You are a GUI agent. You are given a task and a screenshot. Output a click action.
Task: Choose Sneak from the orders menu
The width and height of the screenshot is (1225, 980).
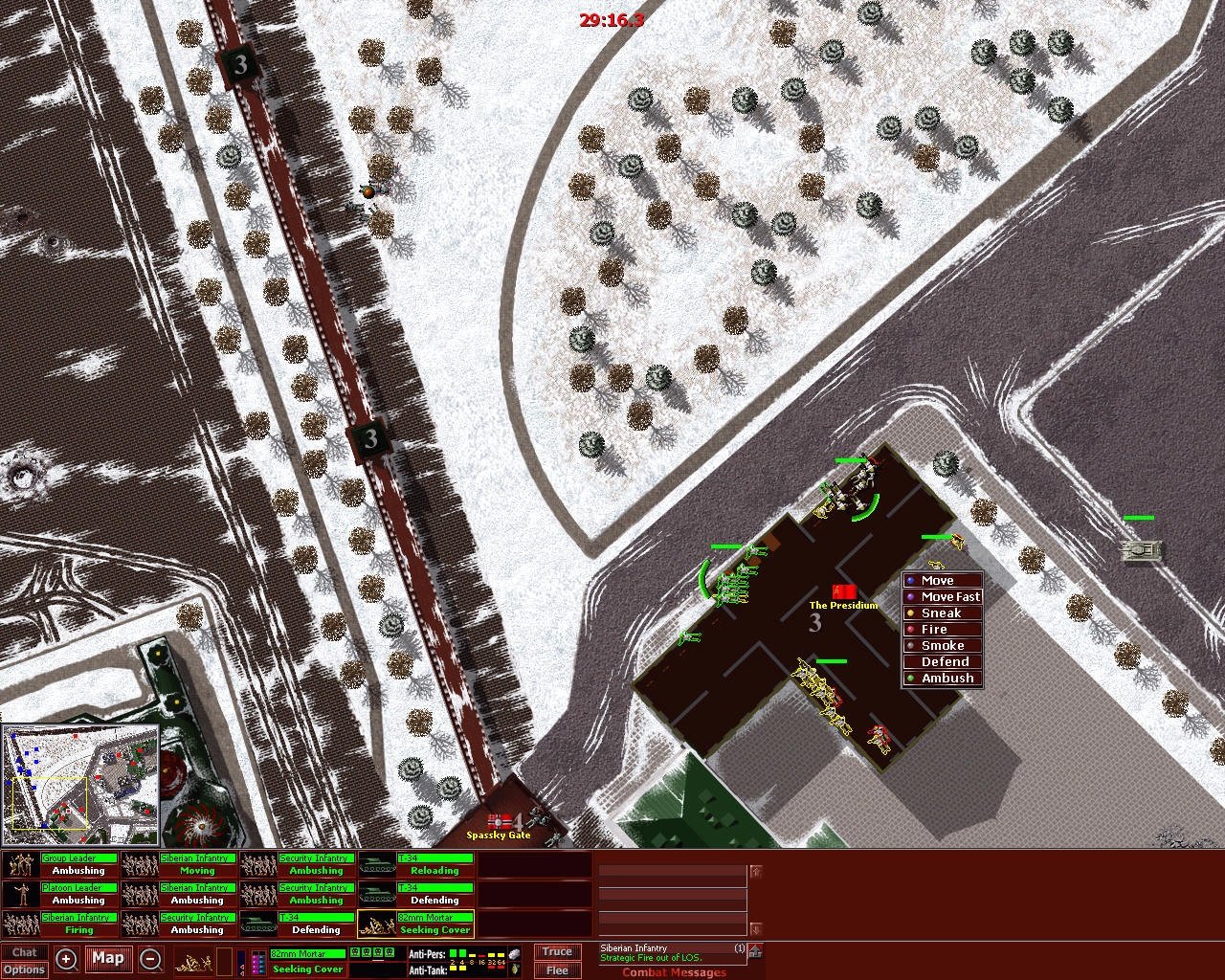pos(942,612)
